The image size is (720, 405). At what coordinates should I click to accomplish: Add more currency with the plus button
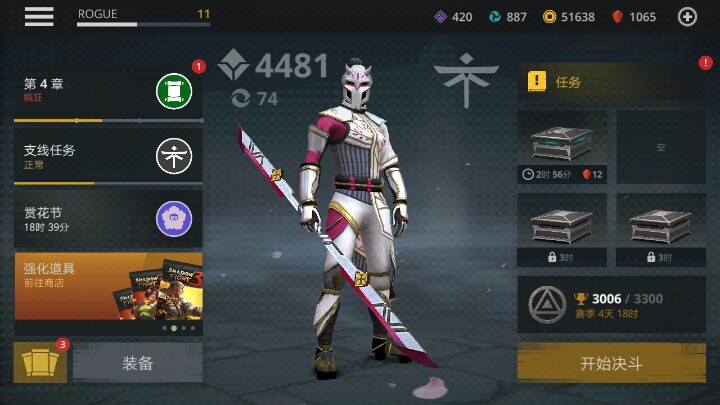687,16
